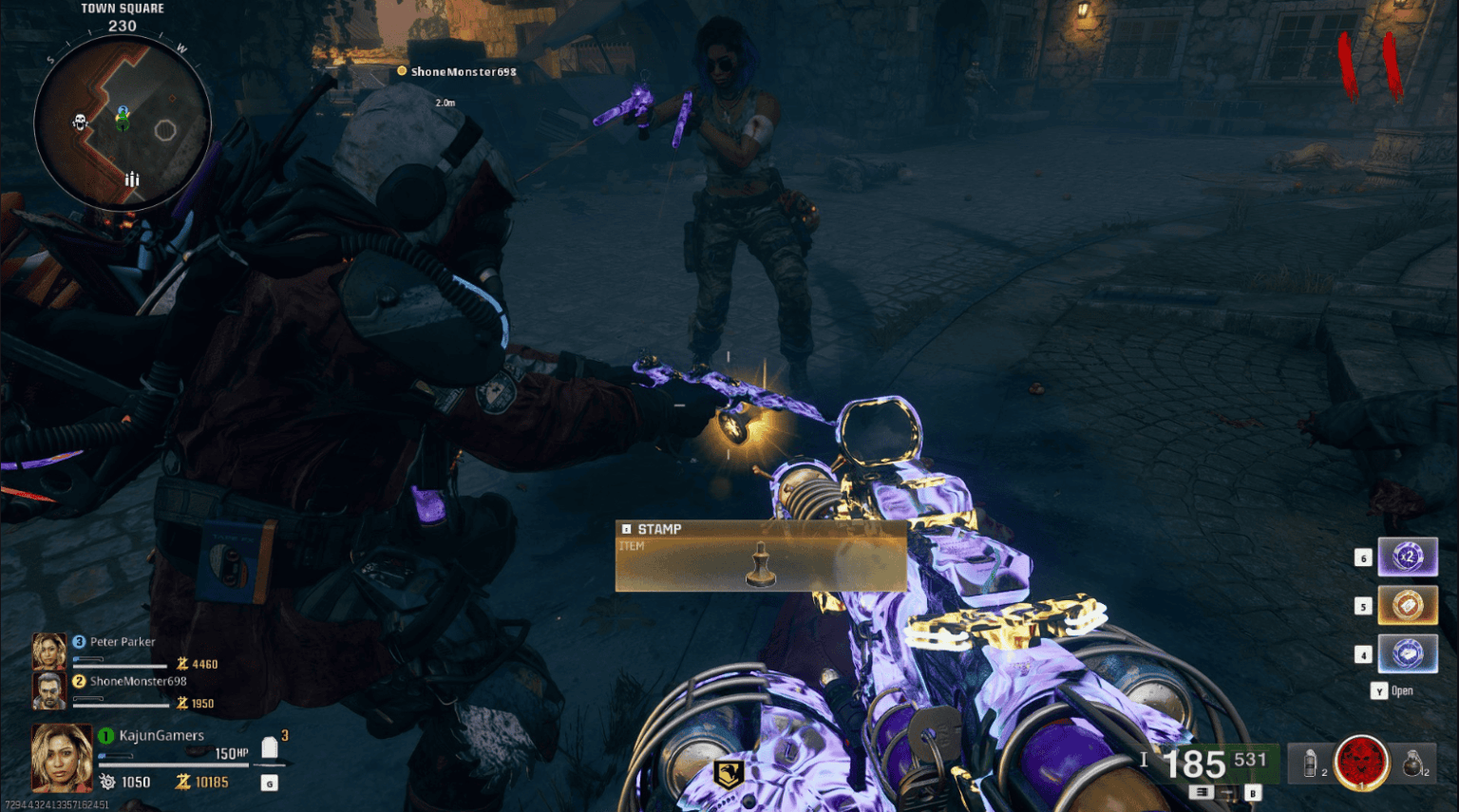
Task: Open the gobblegum pack with the Y prompt
Action: tap(1380, 690)
